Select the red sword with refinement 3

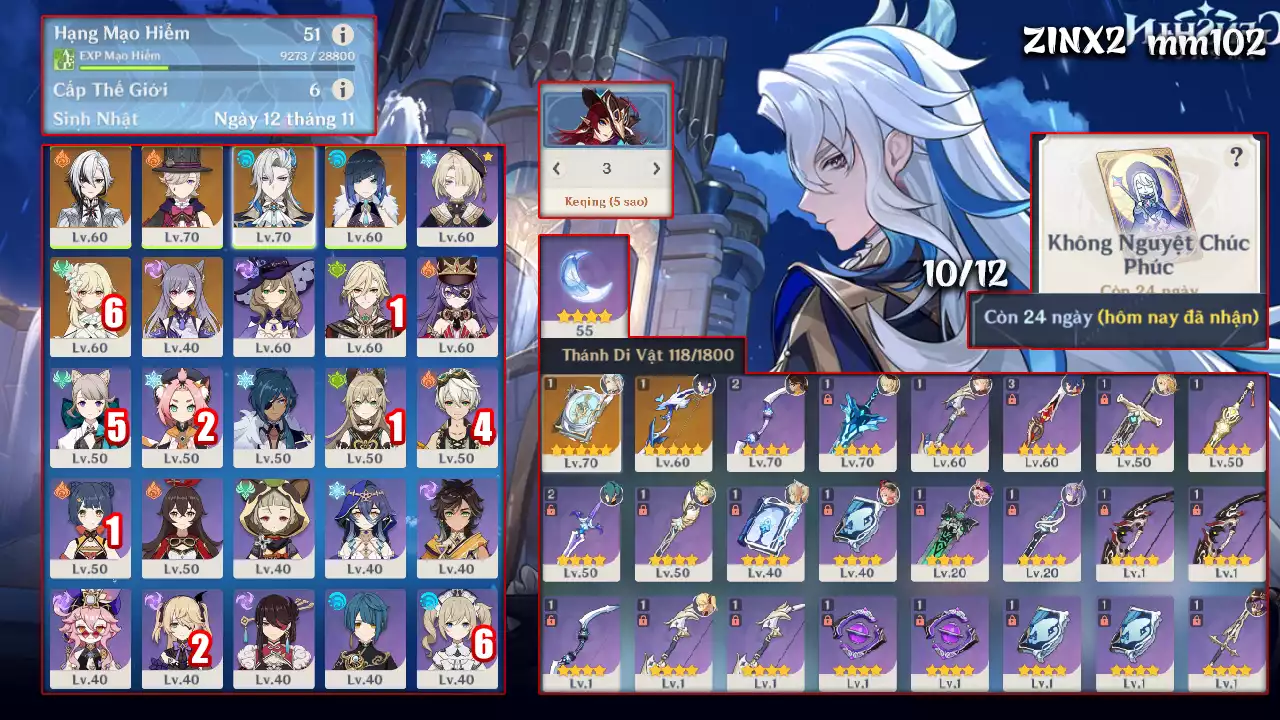click(1041, 420)
